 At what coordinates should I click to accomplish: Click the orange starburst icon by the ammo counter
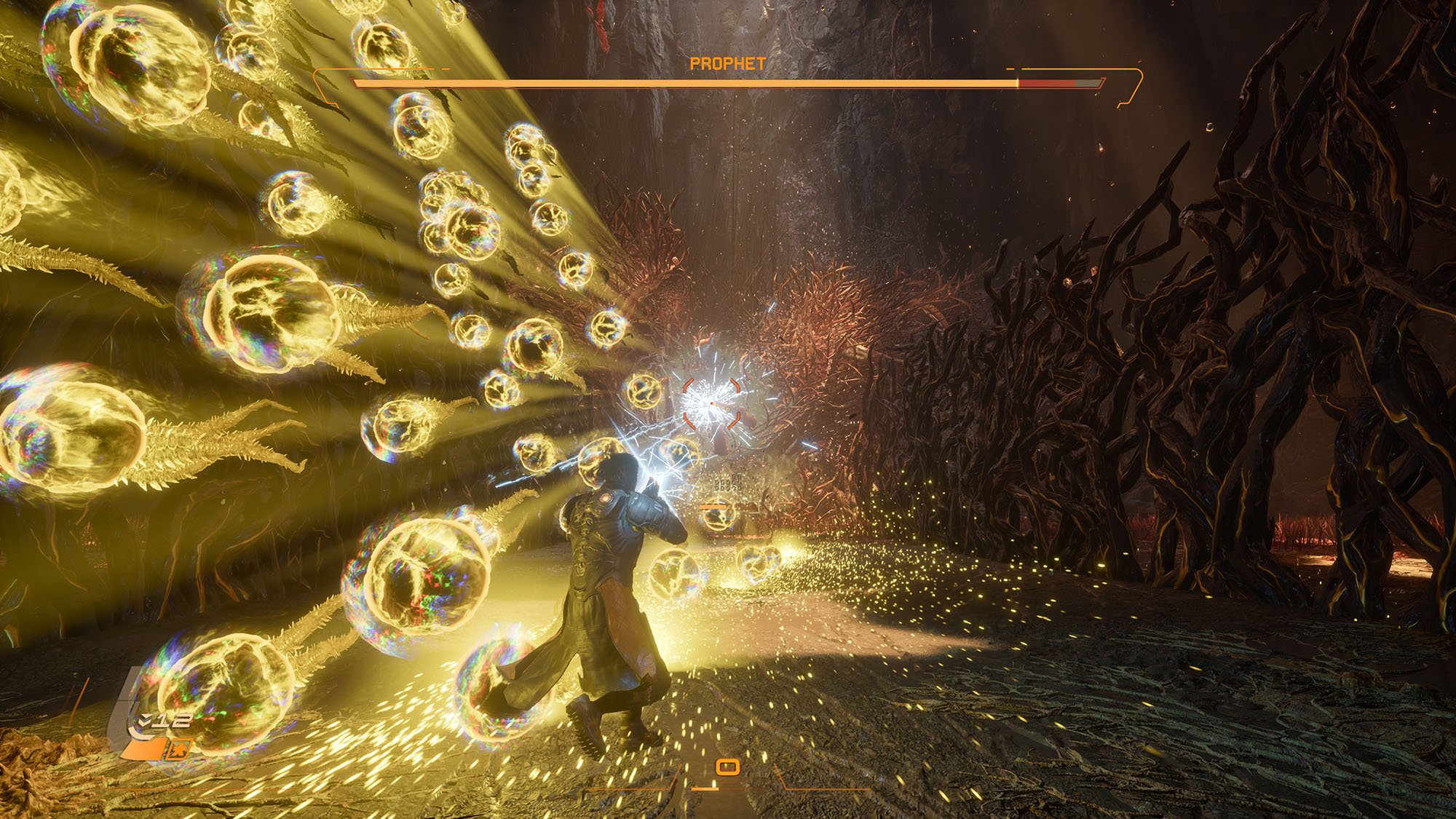(x=179, y=749)
